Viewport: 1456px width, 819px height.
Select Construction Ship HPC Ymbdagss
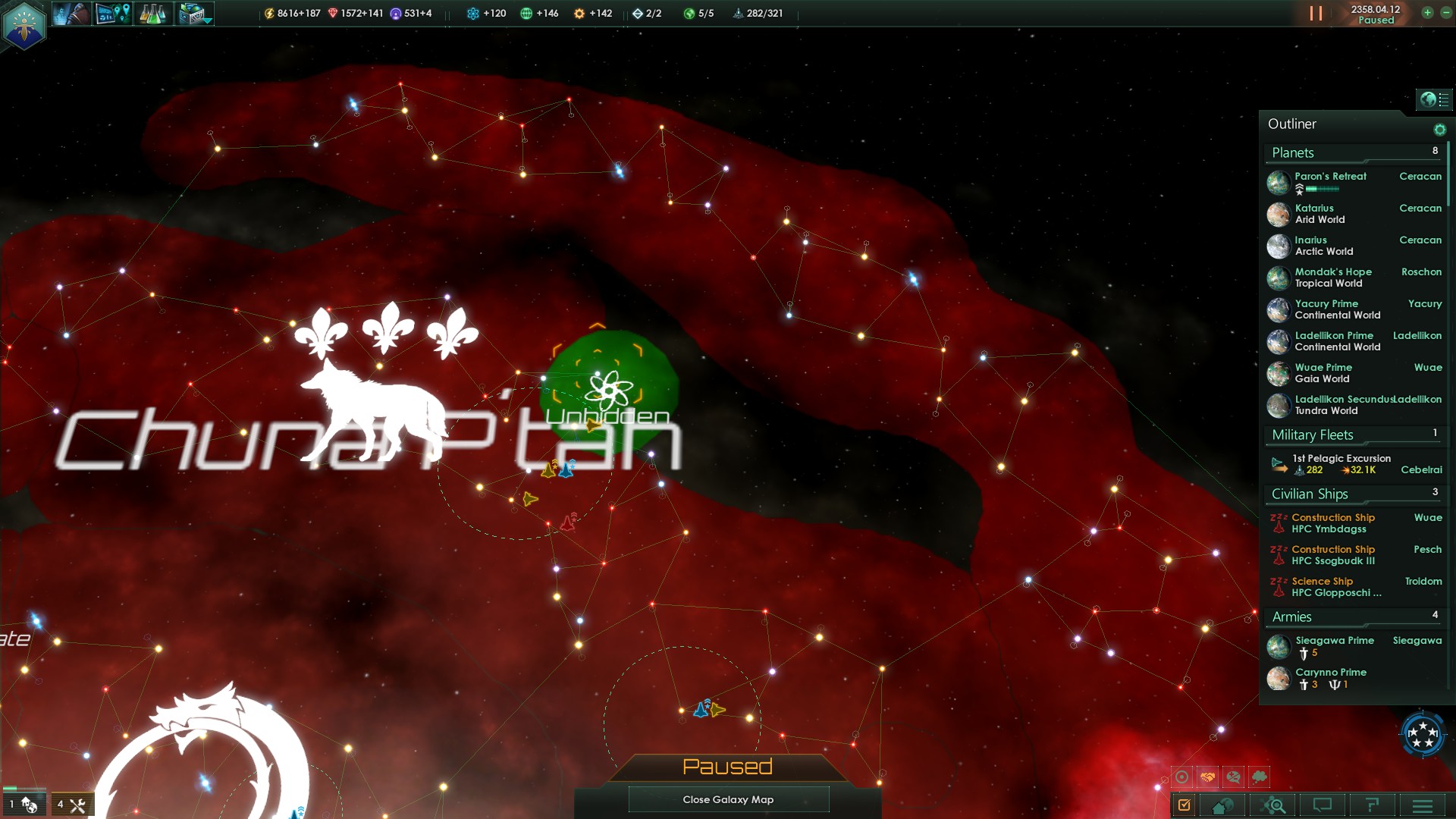point(1332,523)
